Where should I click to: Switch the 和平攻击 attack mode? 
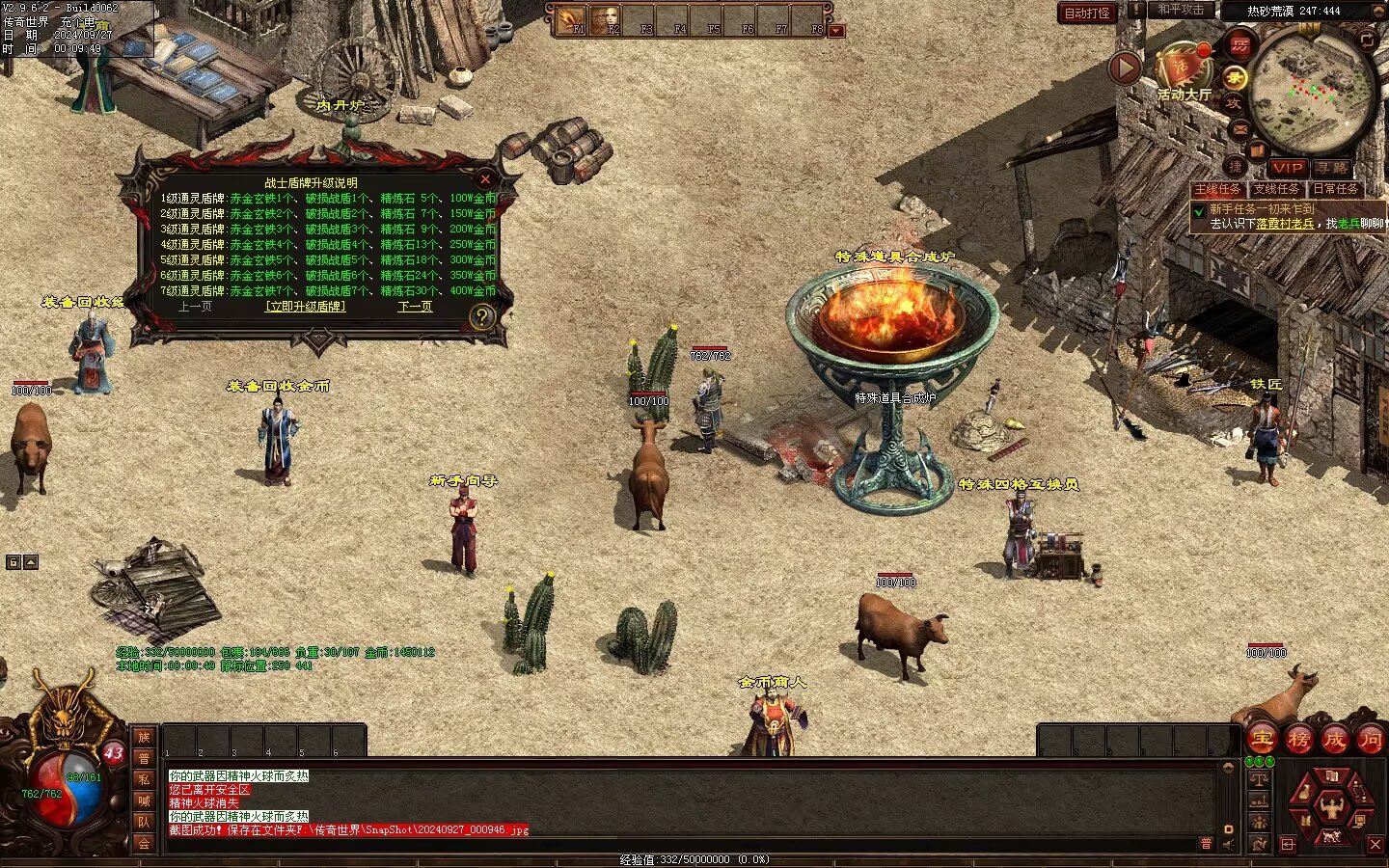(x=1181, y=10)
